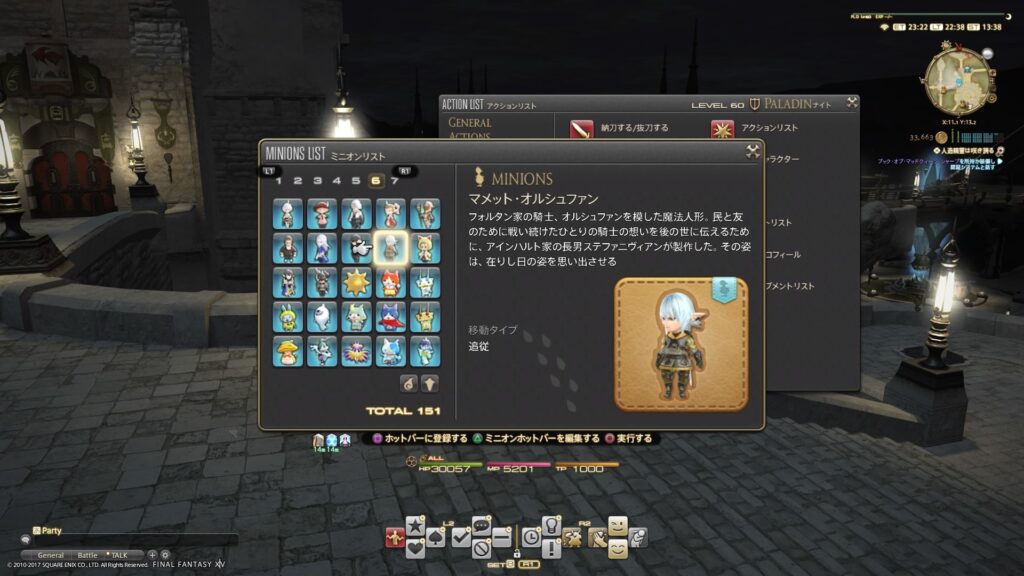Close the Action List window
Screen dimensions: 1024x576
(x=851, y=102)
